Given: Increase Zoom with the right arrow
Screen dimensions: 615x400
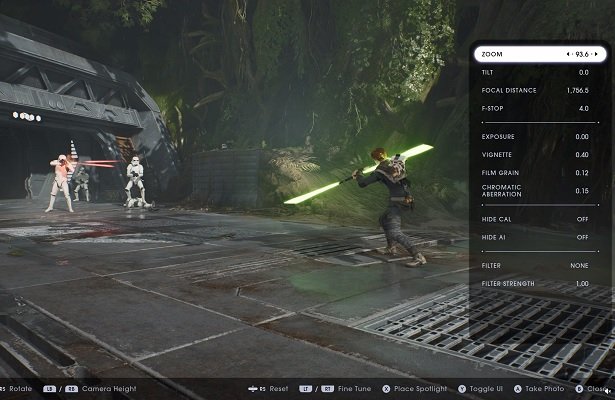Looking at the screenshot, I should (x=597, y=54).
